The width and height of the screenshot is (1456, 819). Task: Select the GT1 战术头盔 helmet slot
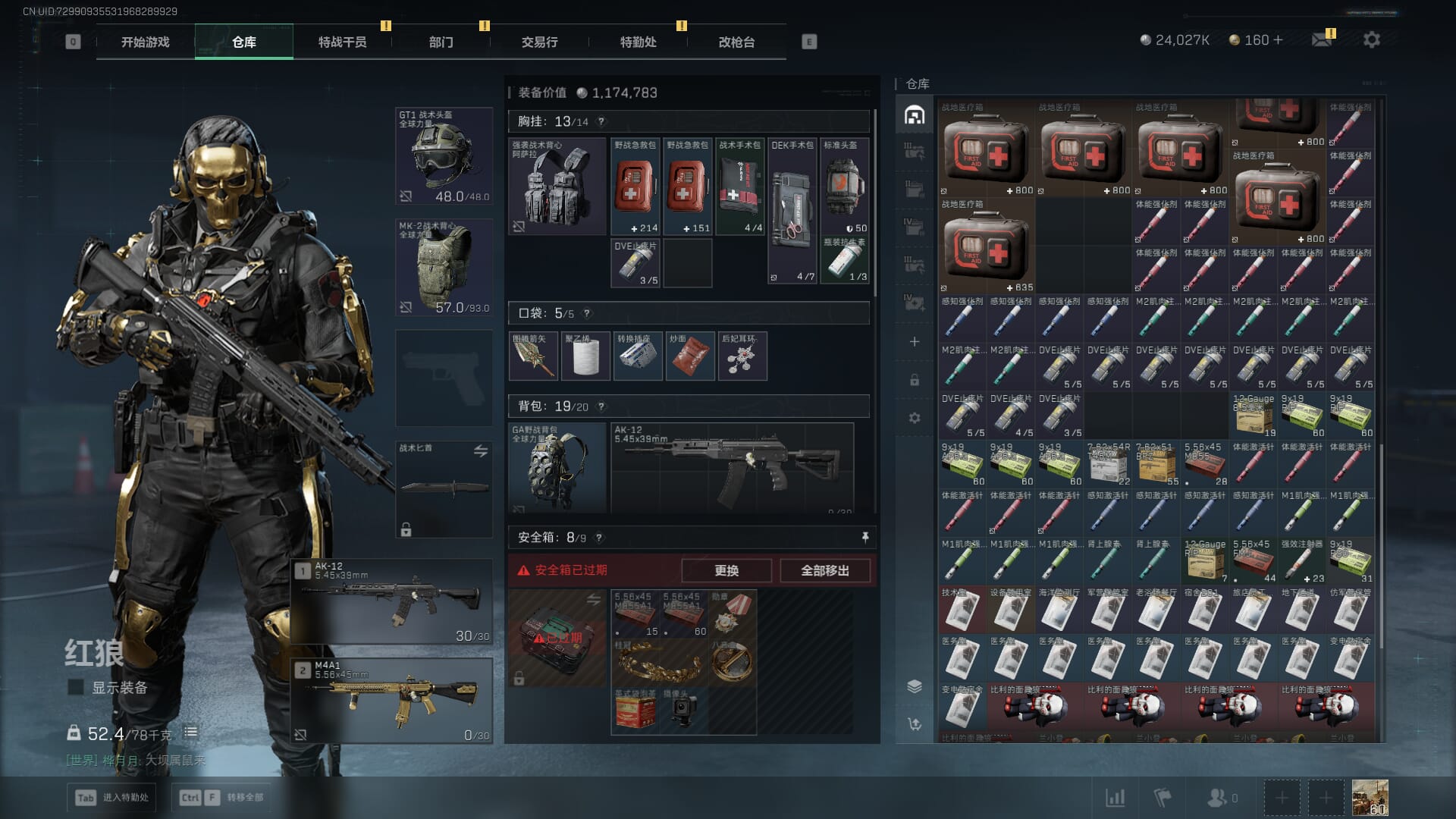tap(444, 156)
